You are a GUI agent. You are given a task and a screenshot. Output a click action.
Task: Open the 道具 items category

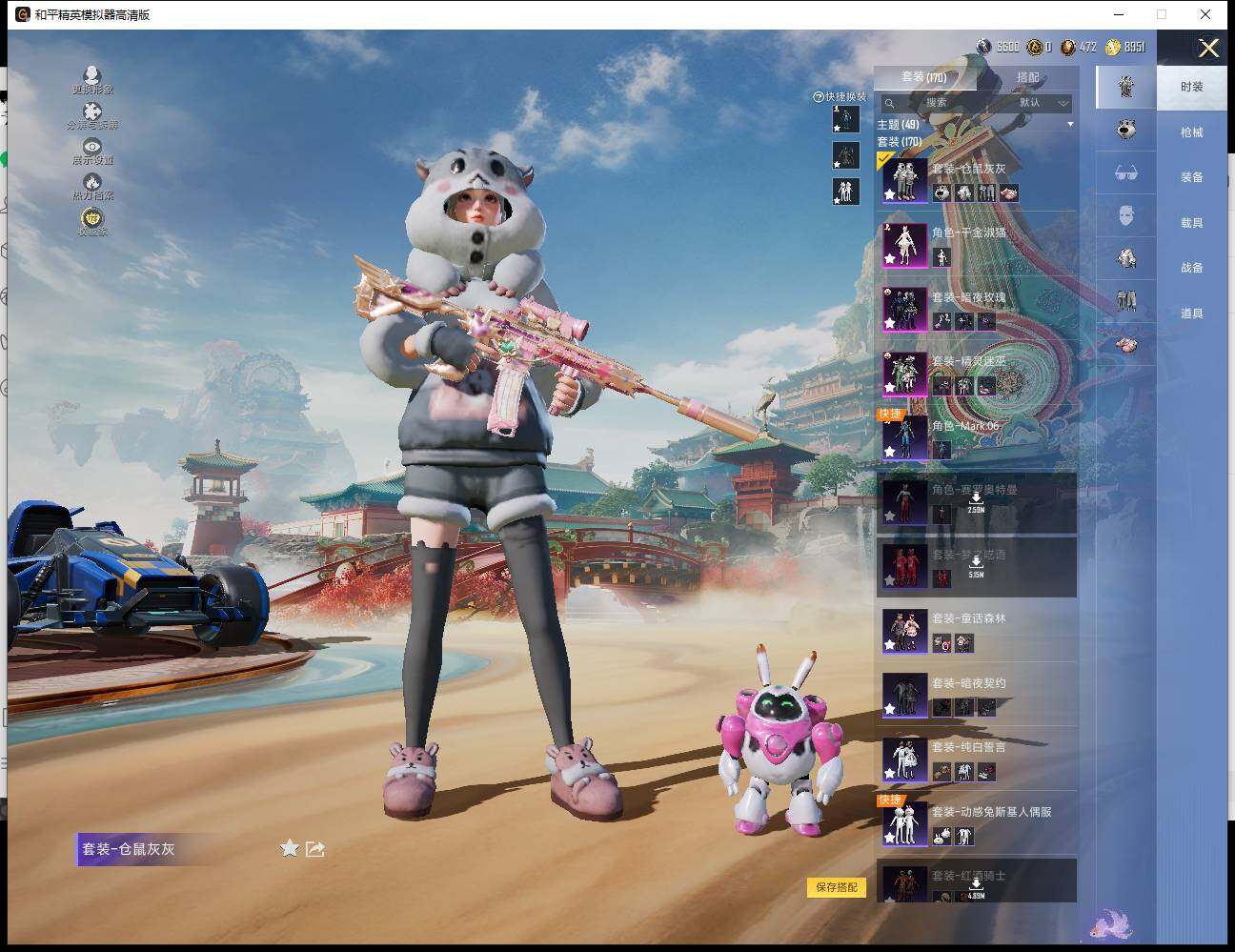pos(1191,314)
